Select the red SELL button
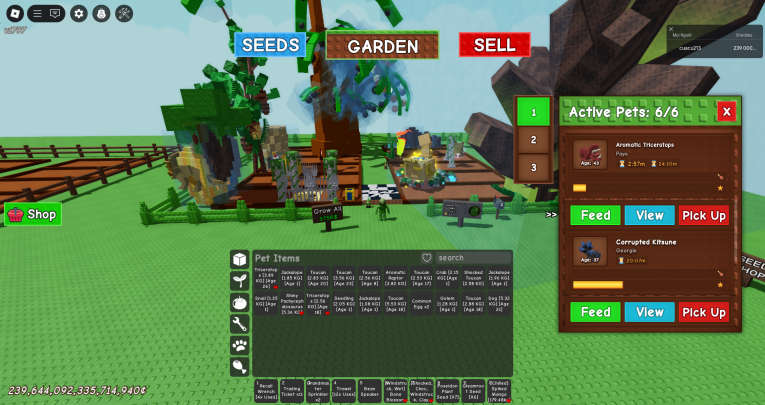765x405 pixels. [494, 45]
